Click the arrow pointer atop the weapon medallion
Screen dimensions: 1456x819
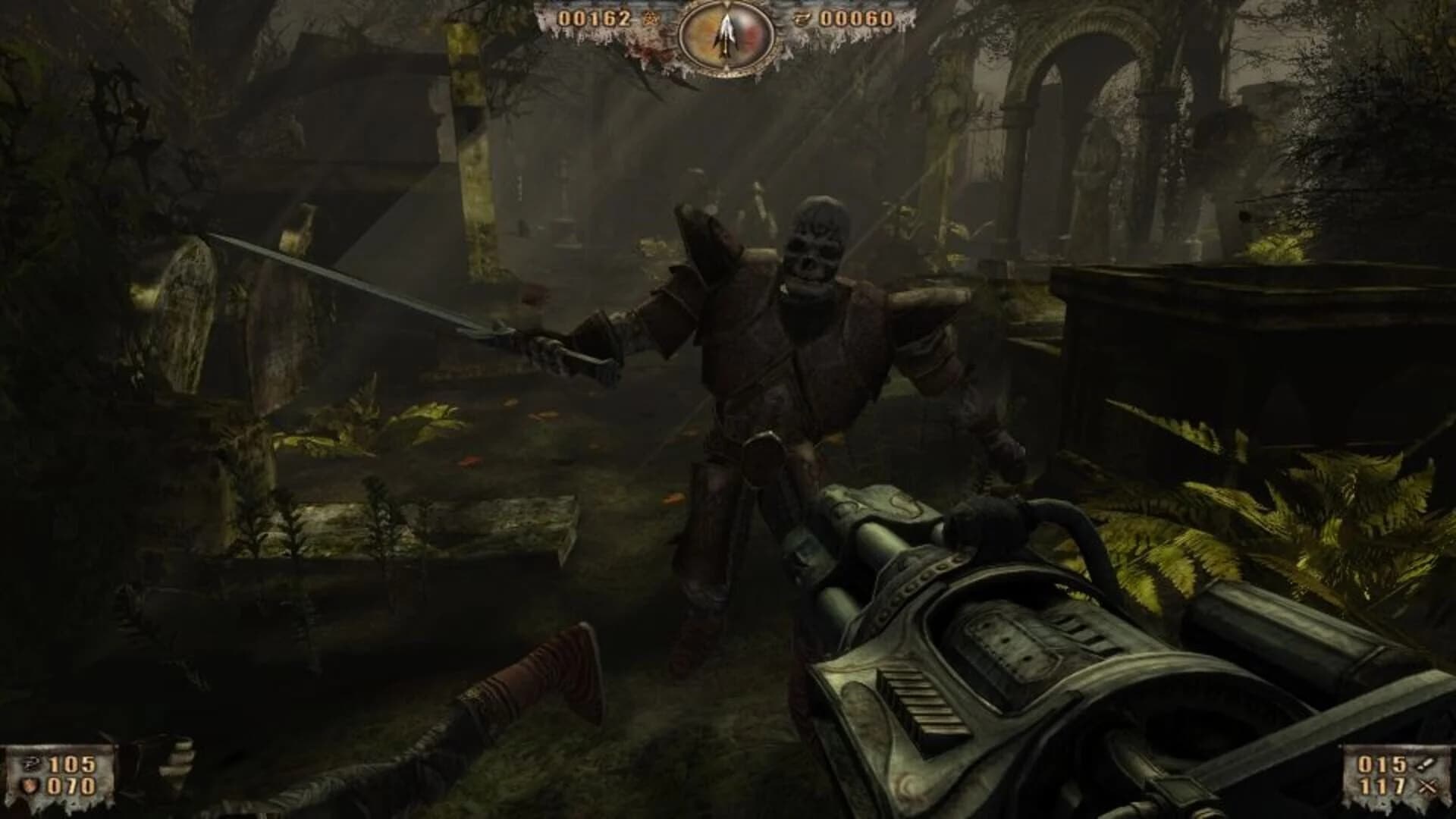pyautogui.click(x=729, y=5)
